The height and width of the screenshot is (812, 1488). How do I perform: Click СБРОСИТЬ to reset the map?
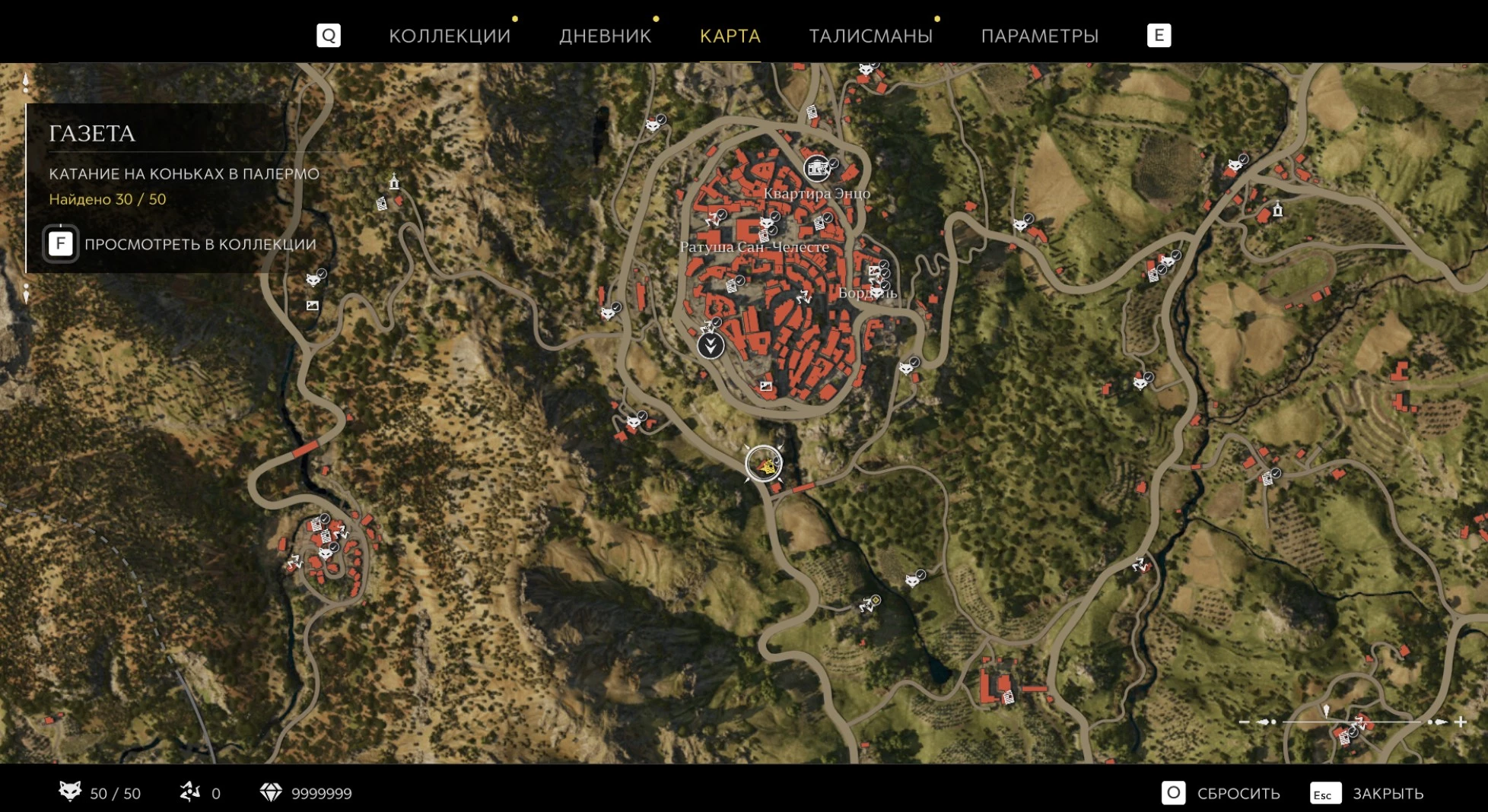pyautogui.click(x=1238, y=794)
